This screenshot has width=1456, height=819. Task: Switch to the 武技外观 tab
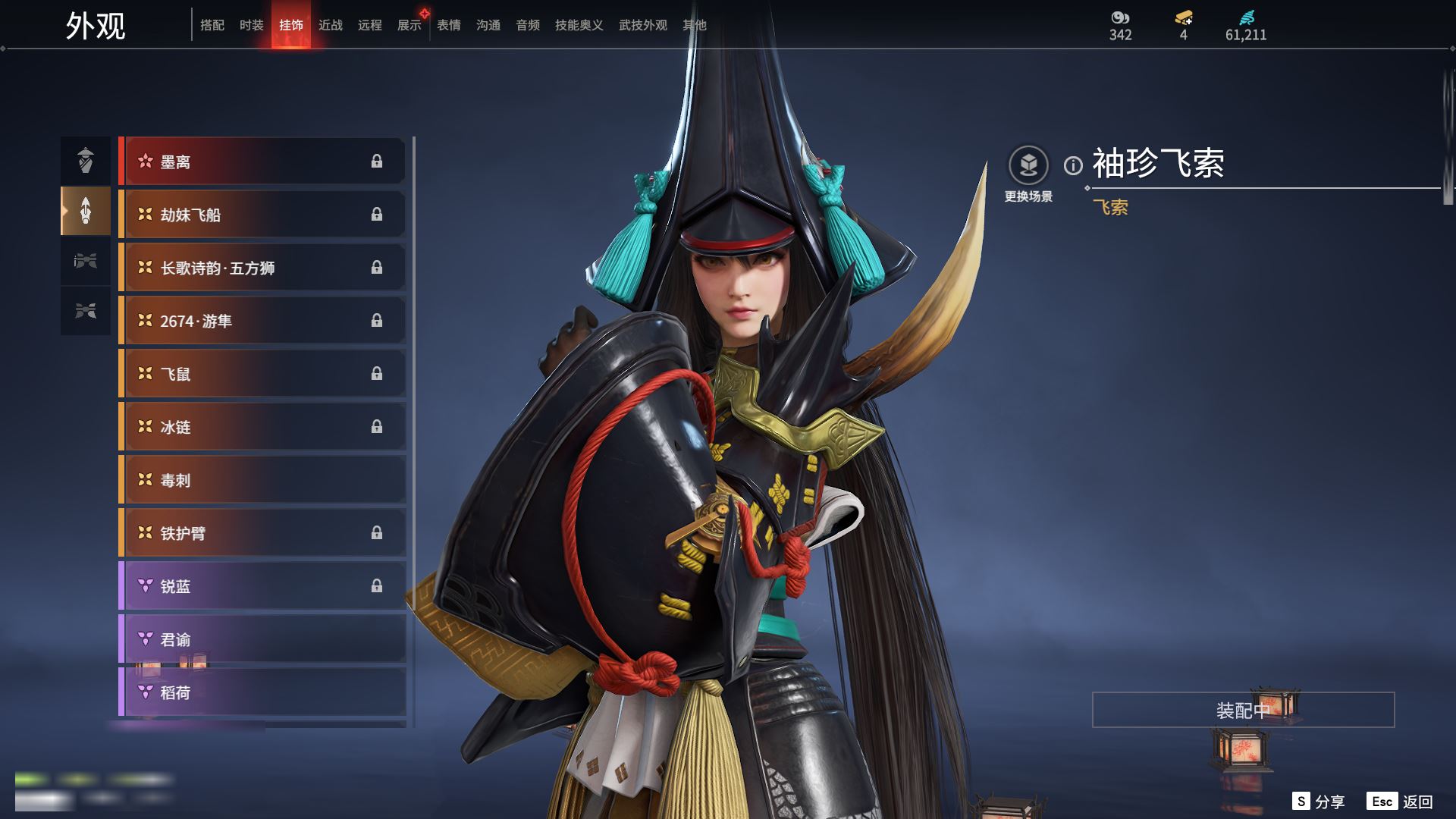(642, 25)
